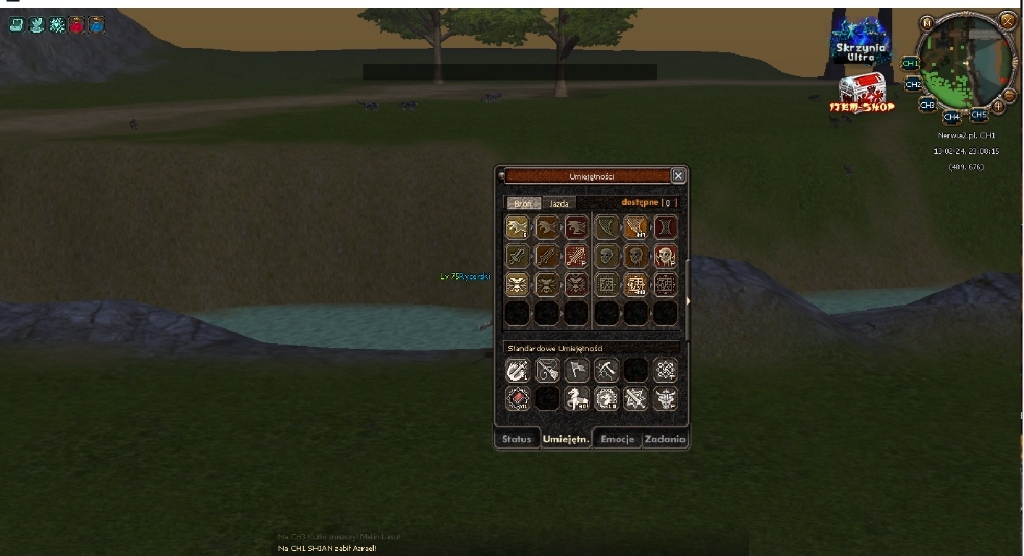The image size is (1024, 556).
Task: Close the Umiejętności skills window
Action: point(678,176)
